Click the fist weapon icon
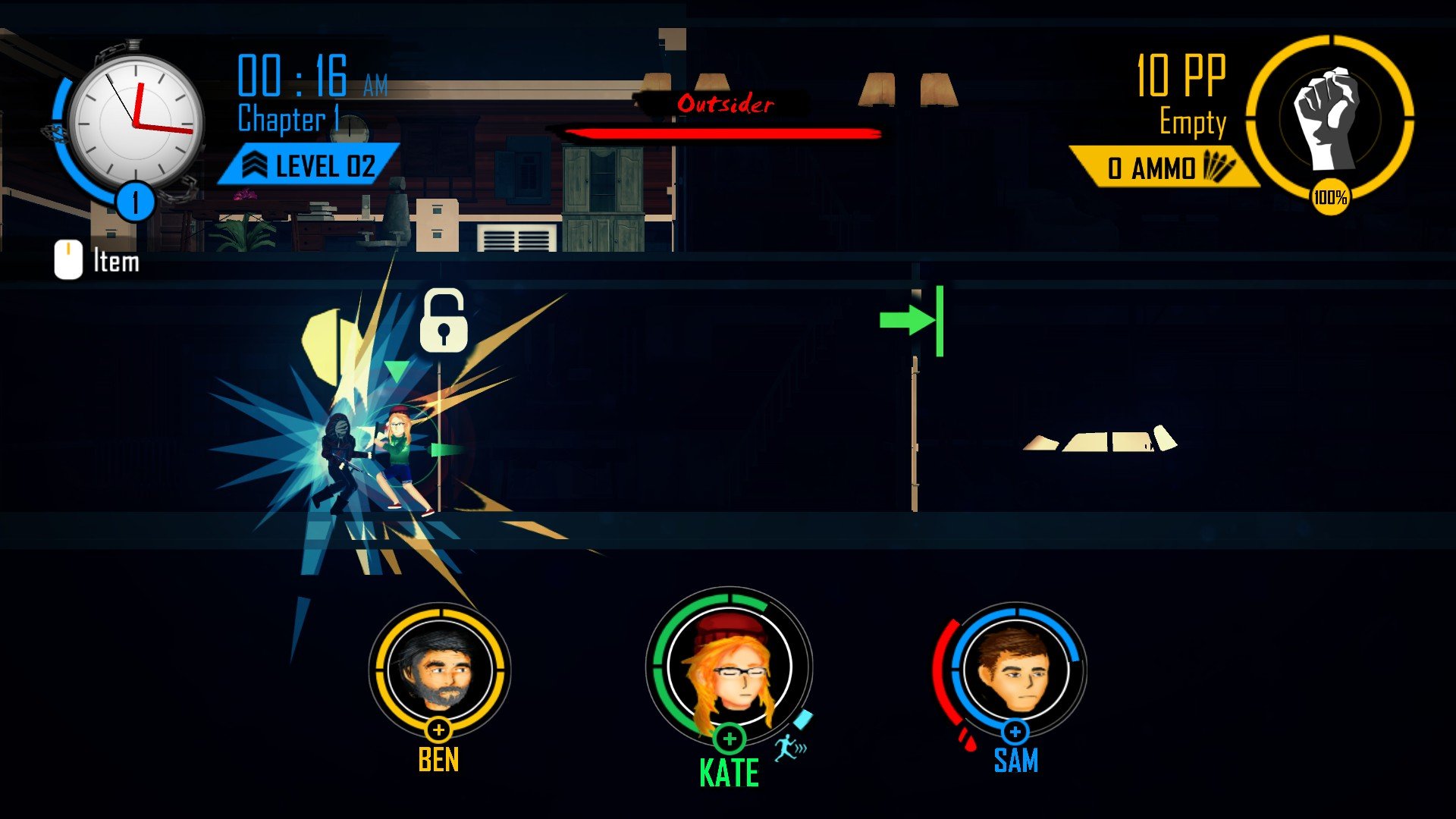The width and height of the screenshot is (1456, 819). click(x=1329, y=118)
